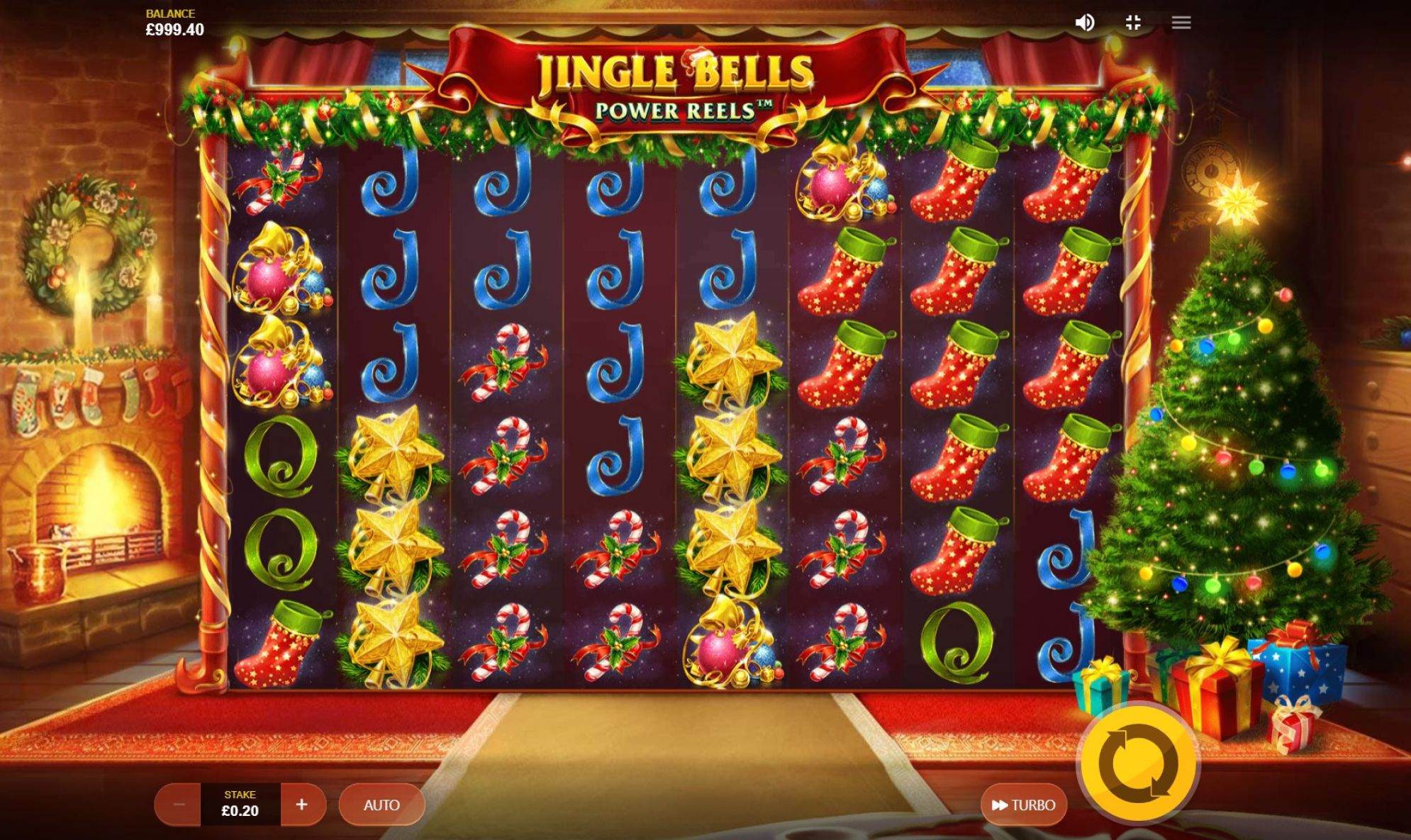Decrease the stake with the minus button
Viewport: 1411px width, 840px height.
coord(179,805)
